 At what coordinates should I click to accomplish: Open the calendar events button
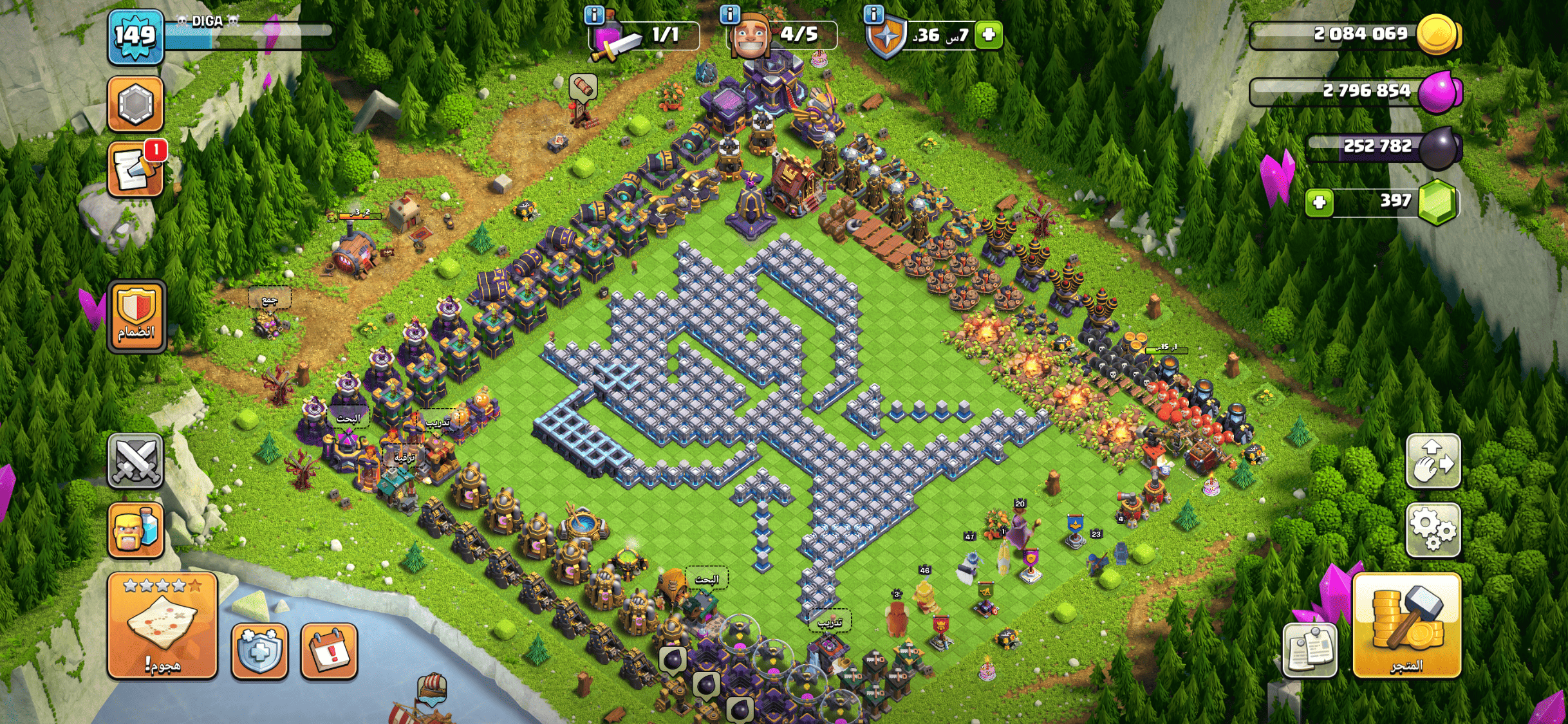(x=329, y=651)
